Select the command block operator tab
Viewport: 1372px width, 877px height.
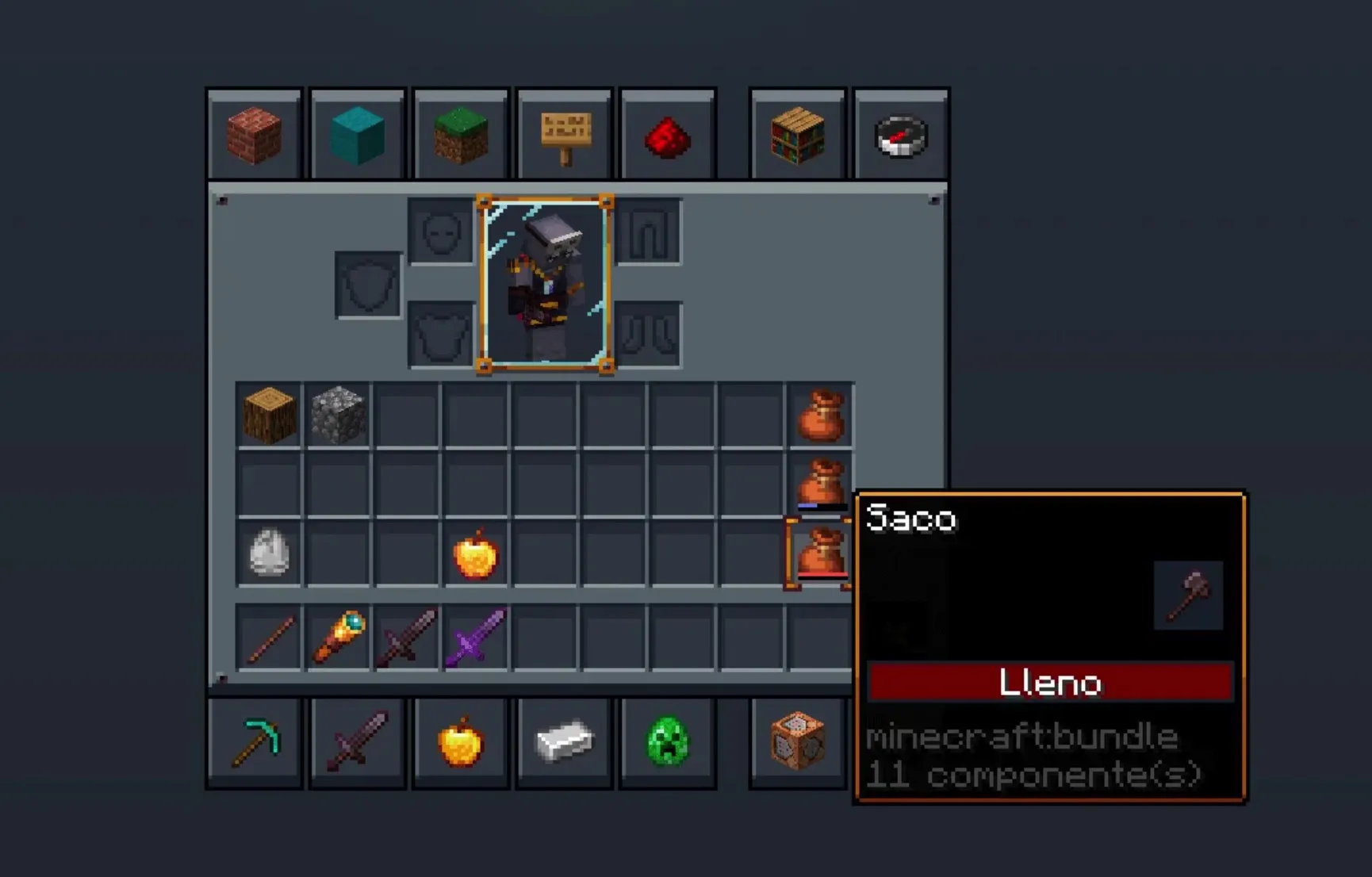coord(798,742)
